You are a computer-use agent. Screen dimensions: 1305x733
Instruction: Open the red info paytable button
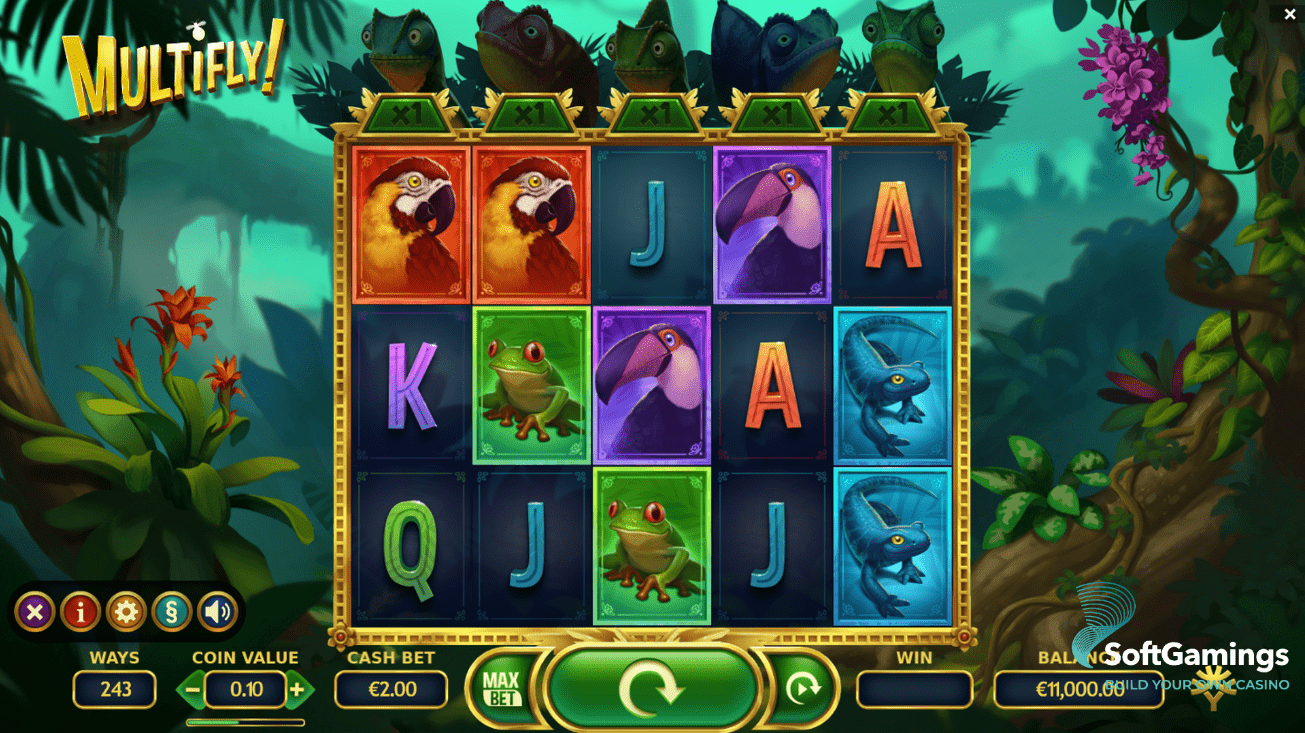81,611
